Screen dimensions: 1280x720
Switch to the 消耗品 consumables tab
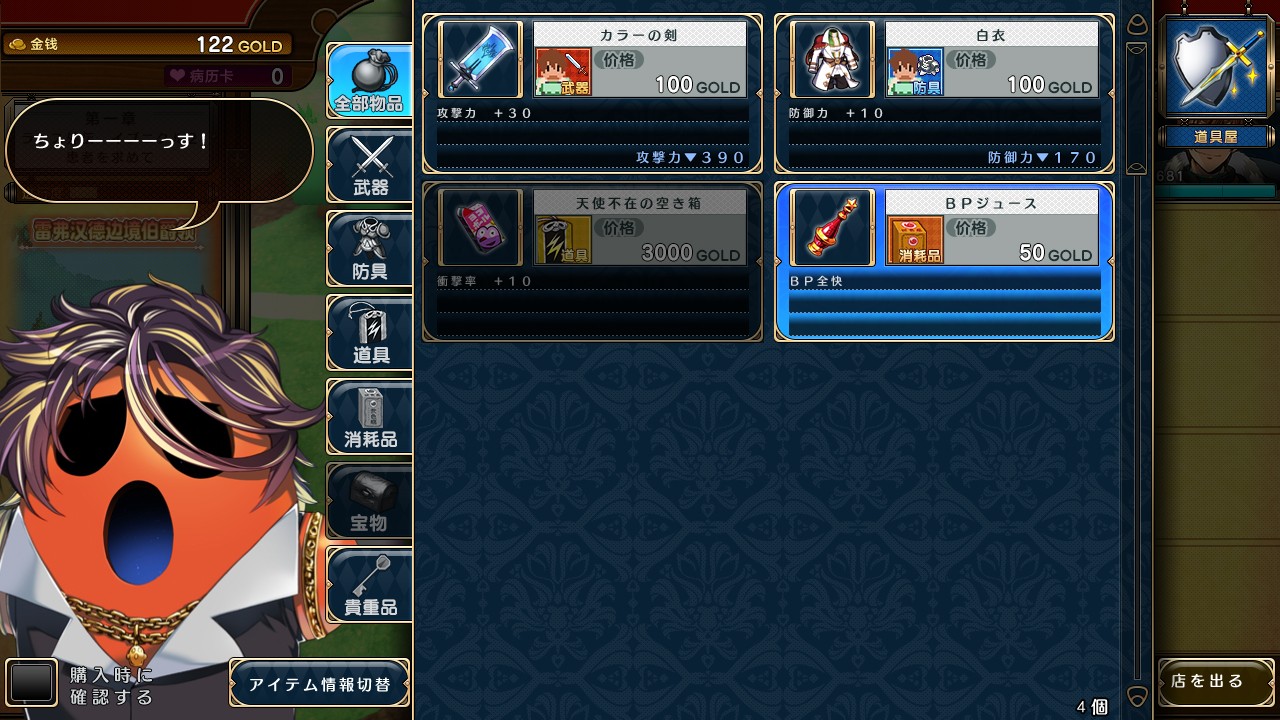pos(370,417)
